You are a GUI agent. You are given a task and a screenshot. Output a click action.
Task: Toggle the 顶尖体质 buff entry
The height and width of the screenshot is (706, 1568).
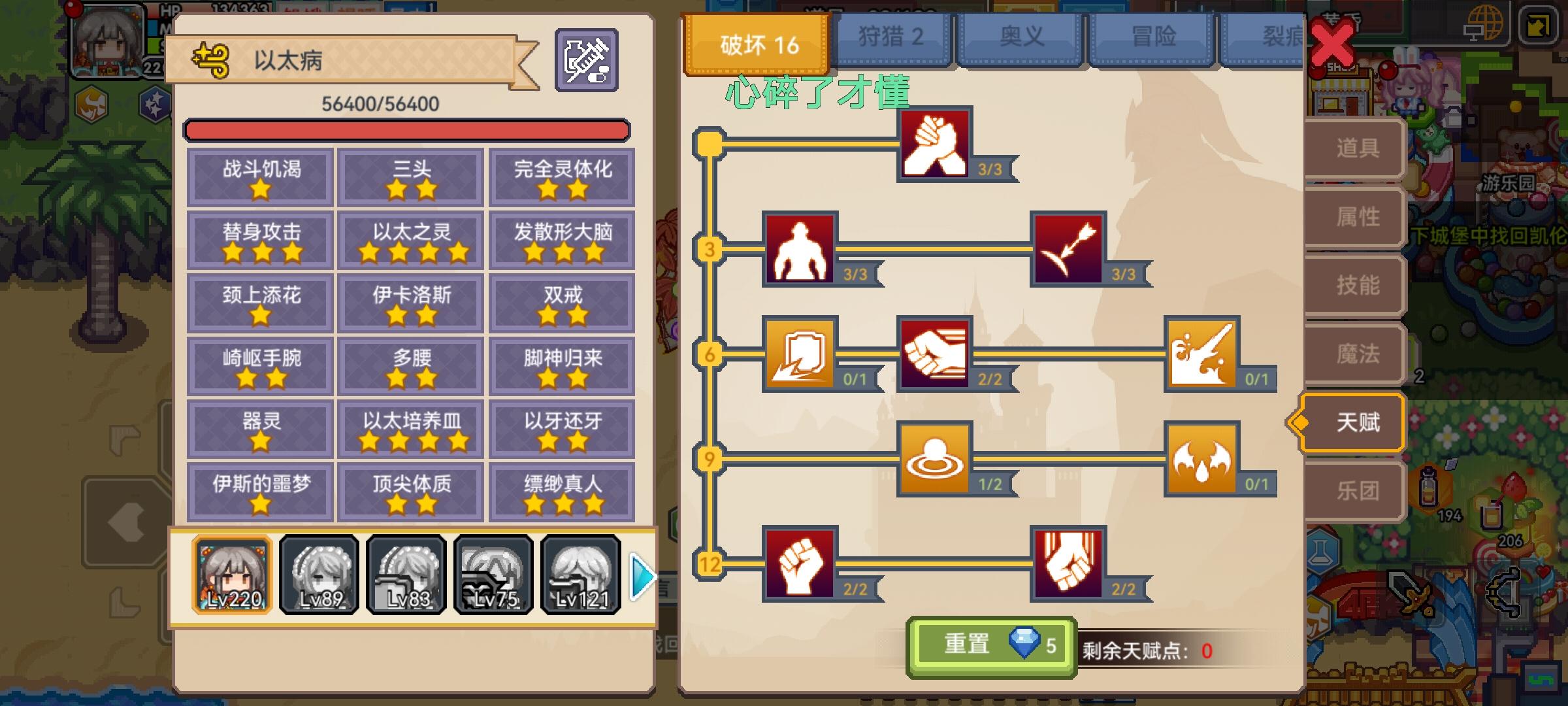click(410, 490)
